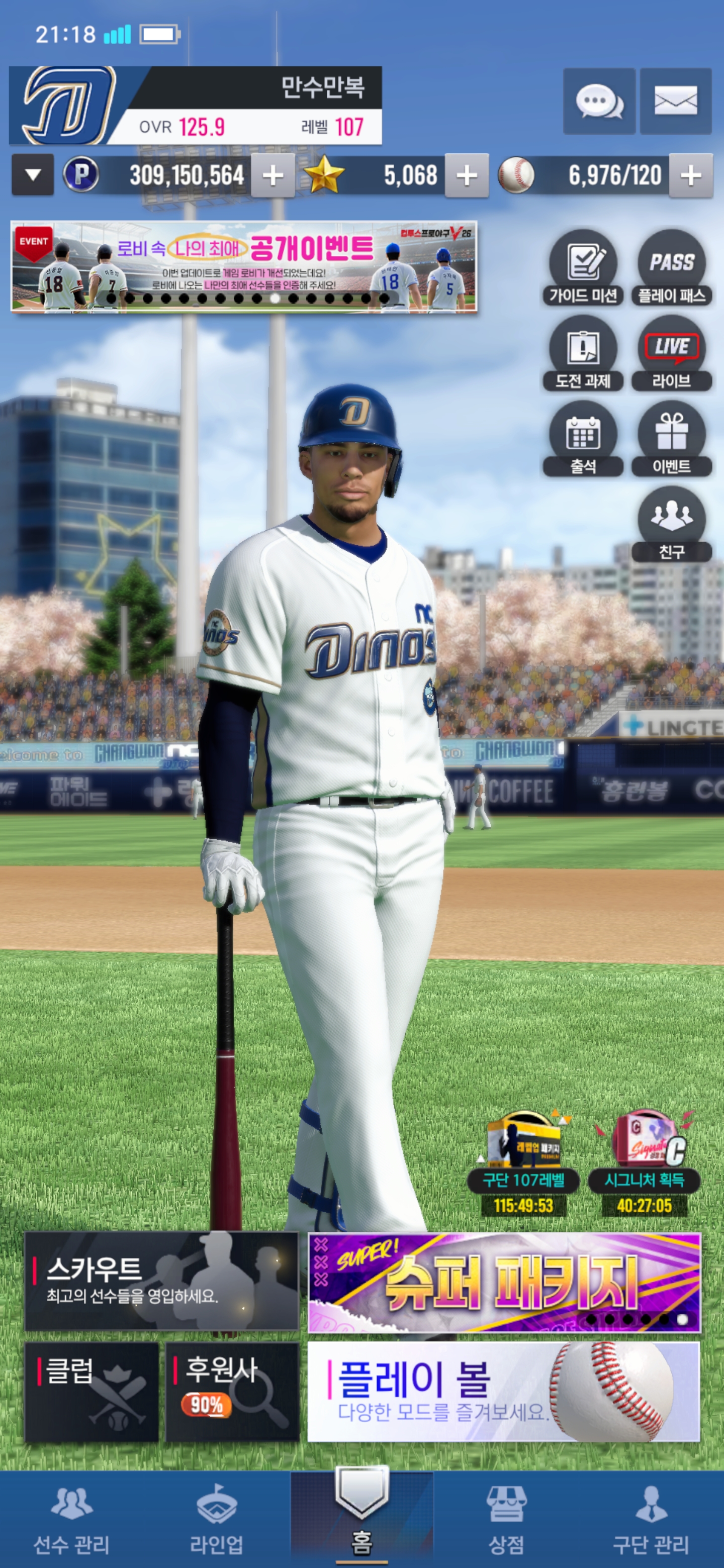The image size is (724, 1568).
Task: Open the chat speech bubble icon
Action: [x=599, y=101]
